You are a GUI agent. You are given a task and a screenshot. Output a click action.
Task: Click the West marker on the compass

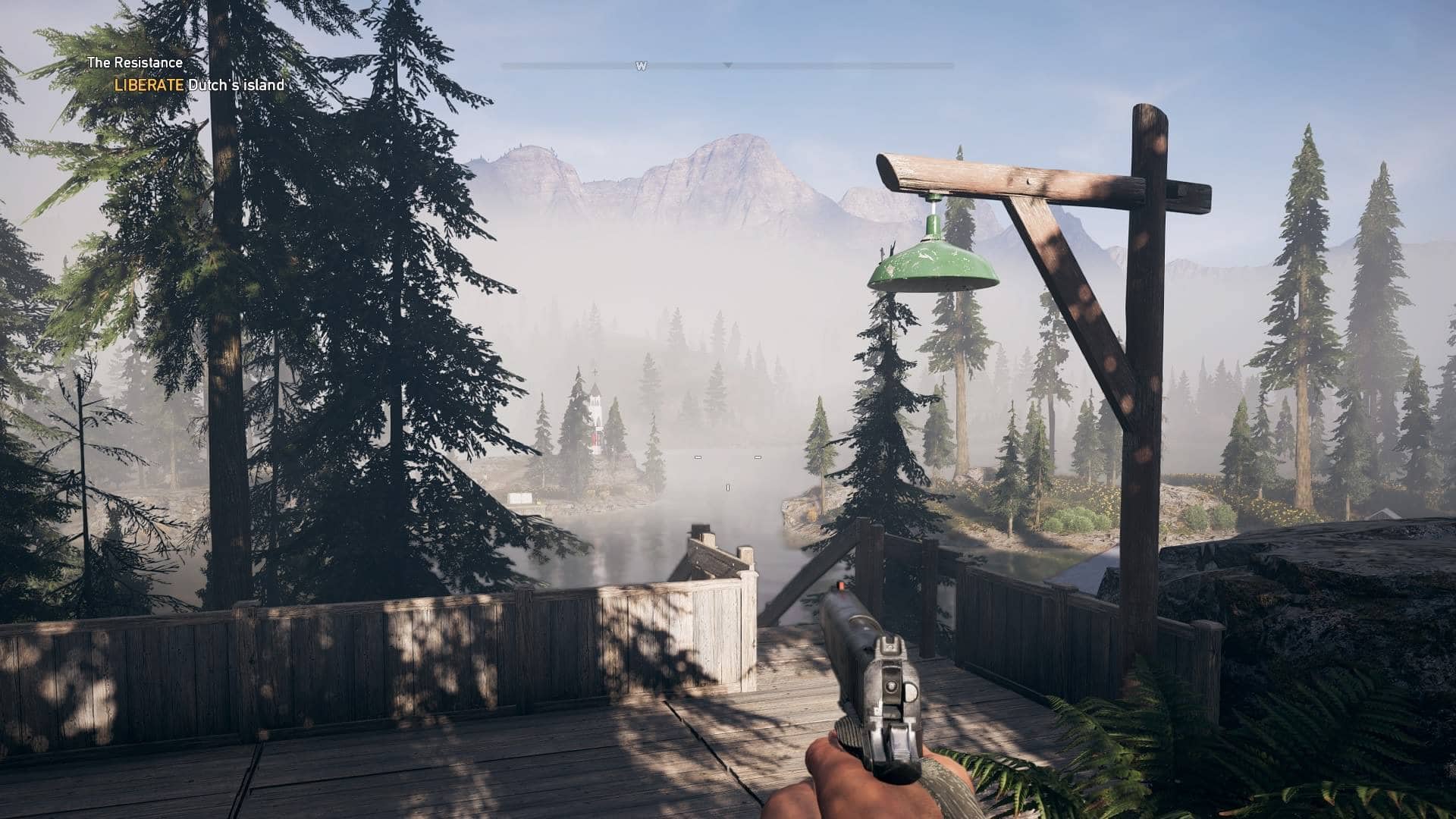(641, 67)
